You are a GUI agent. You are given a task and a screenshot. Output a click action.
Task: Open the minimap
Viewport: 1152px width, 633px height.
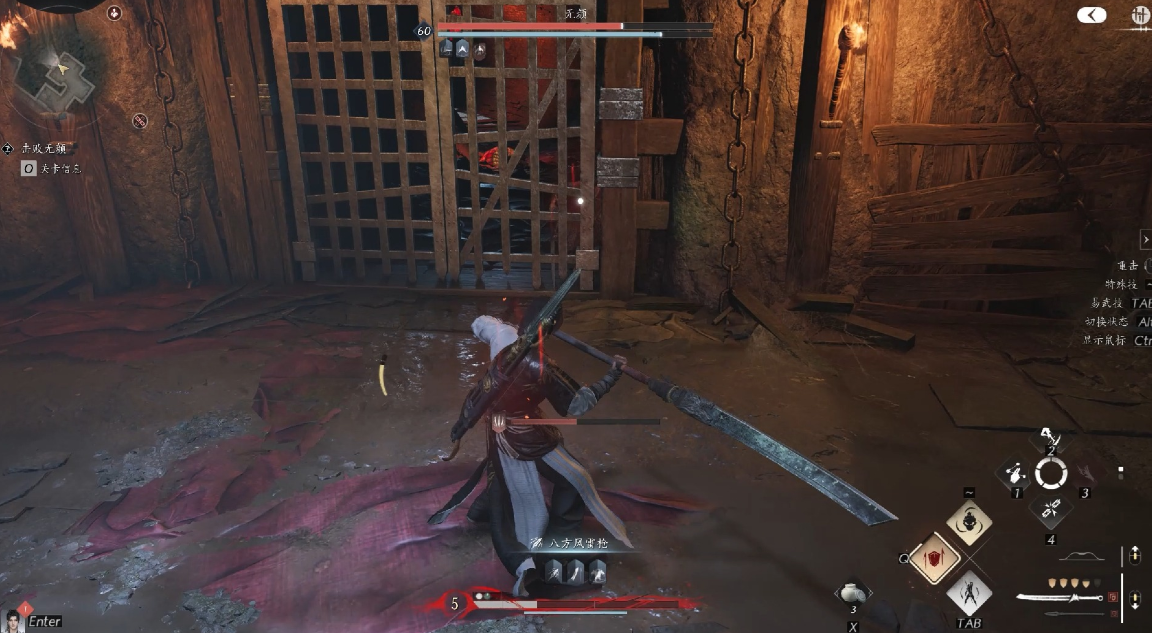[x=62, y=74]
